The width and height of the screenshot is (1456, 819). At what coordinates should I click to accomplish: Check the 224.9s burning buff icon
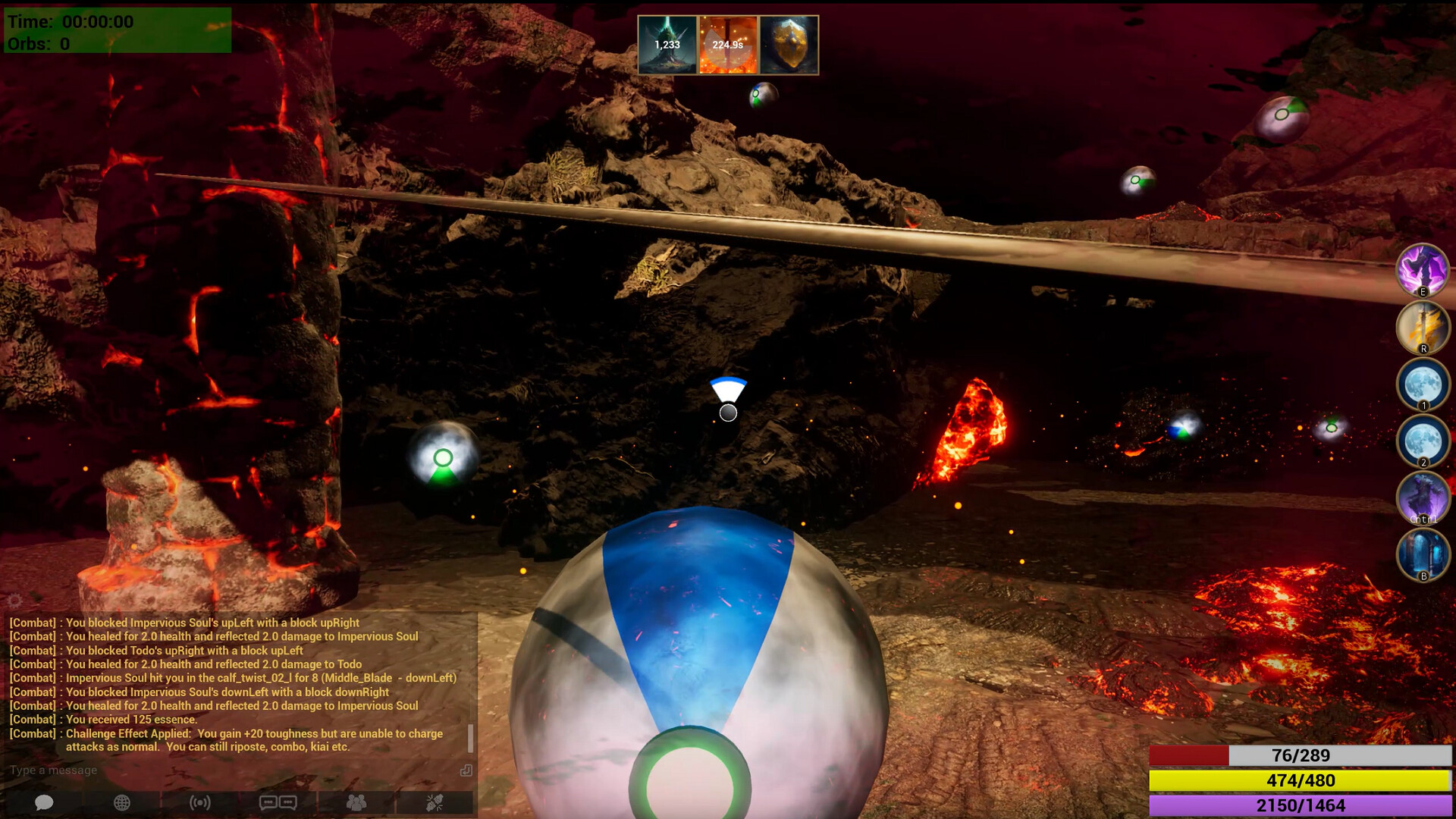point(726,45)
